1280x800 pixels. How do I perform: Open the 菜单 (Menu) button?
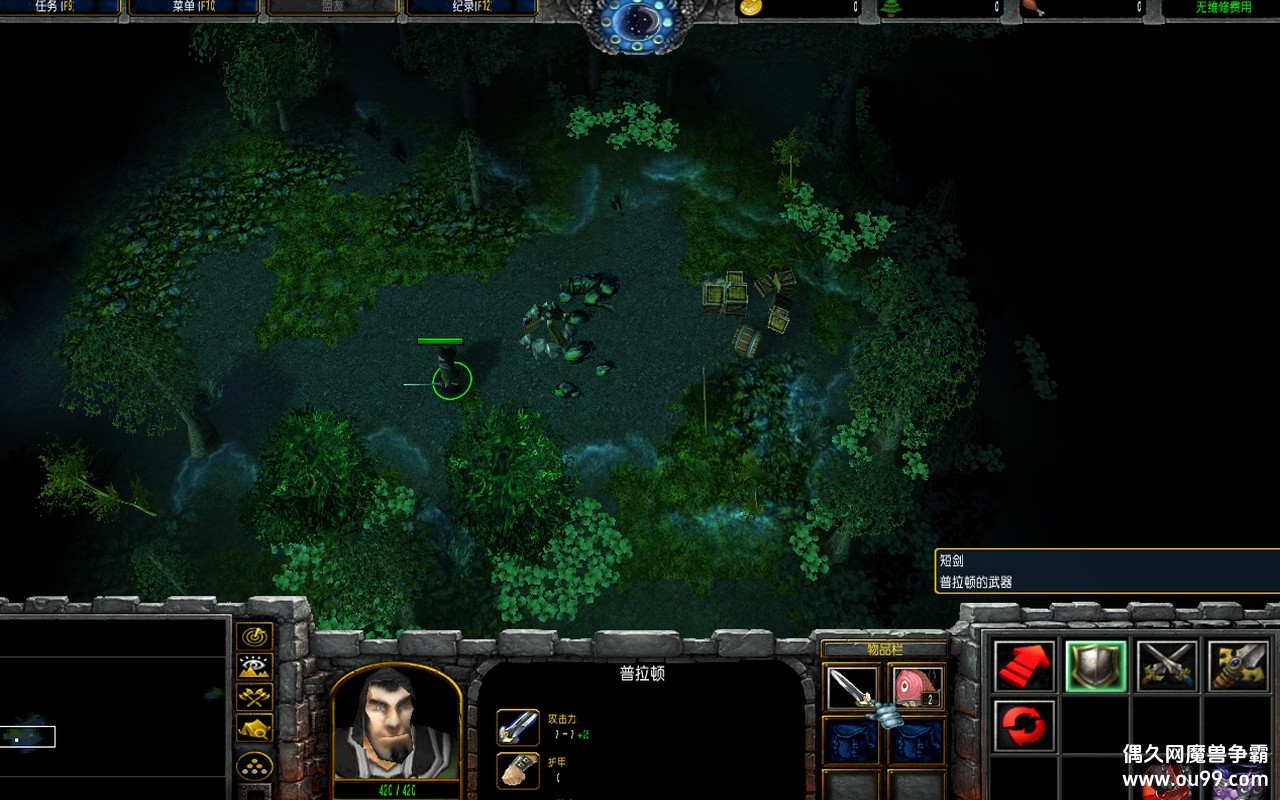pos(193,7)
